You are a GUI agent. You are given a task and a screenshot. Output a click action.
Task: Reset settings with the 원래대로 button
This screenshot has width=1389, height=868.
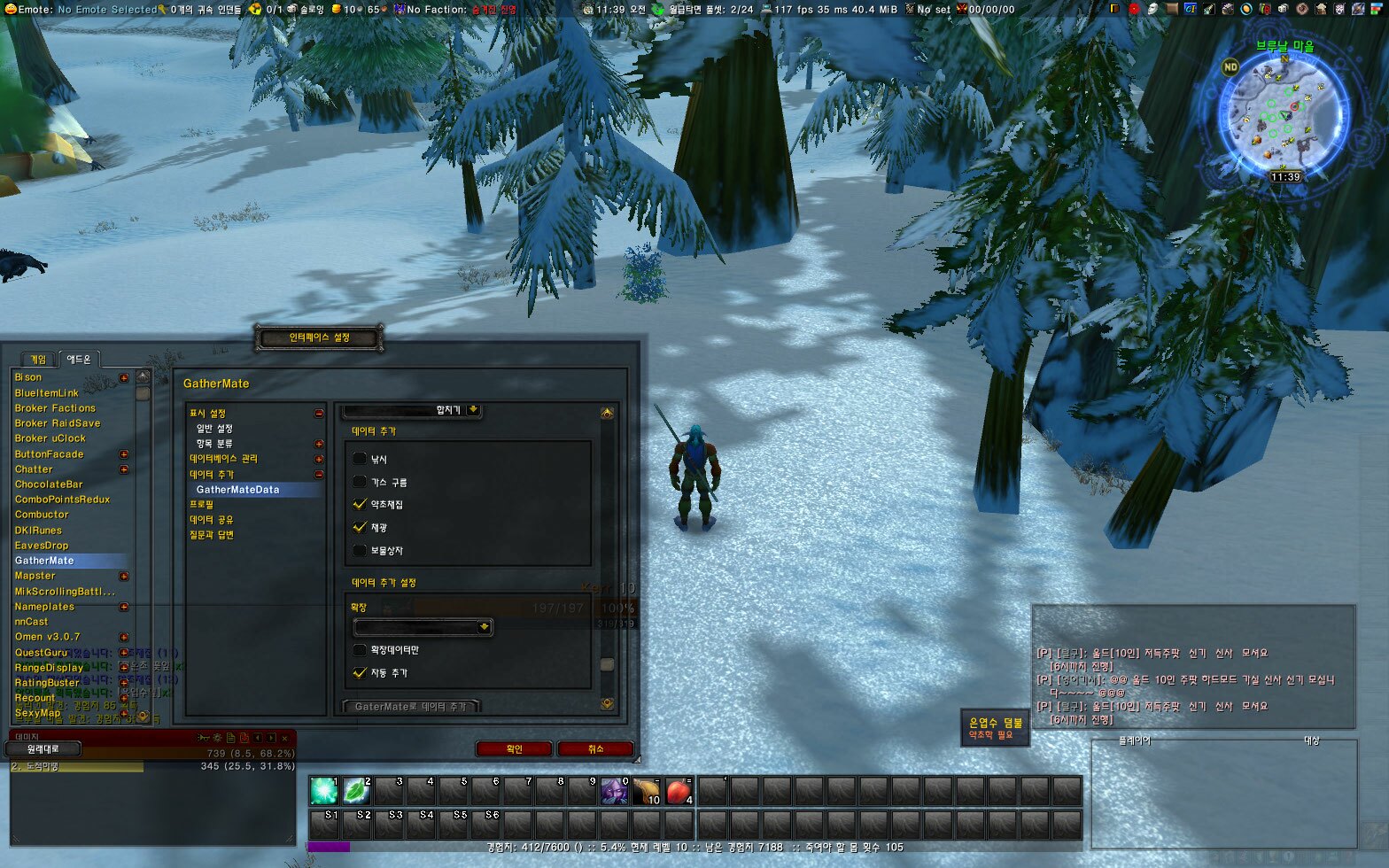(x=43, y=749)
